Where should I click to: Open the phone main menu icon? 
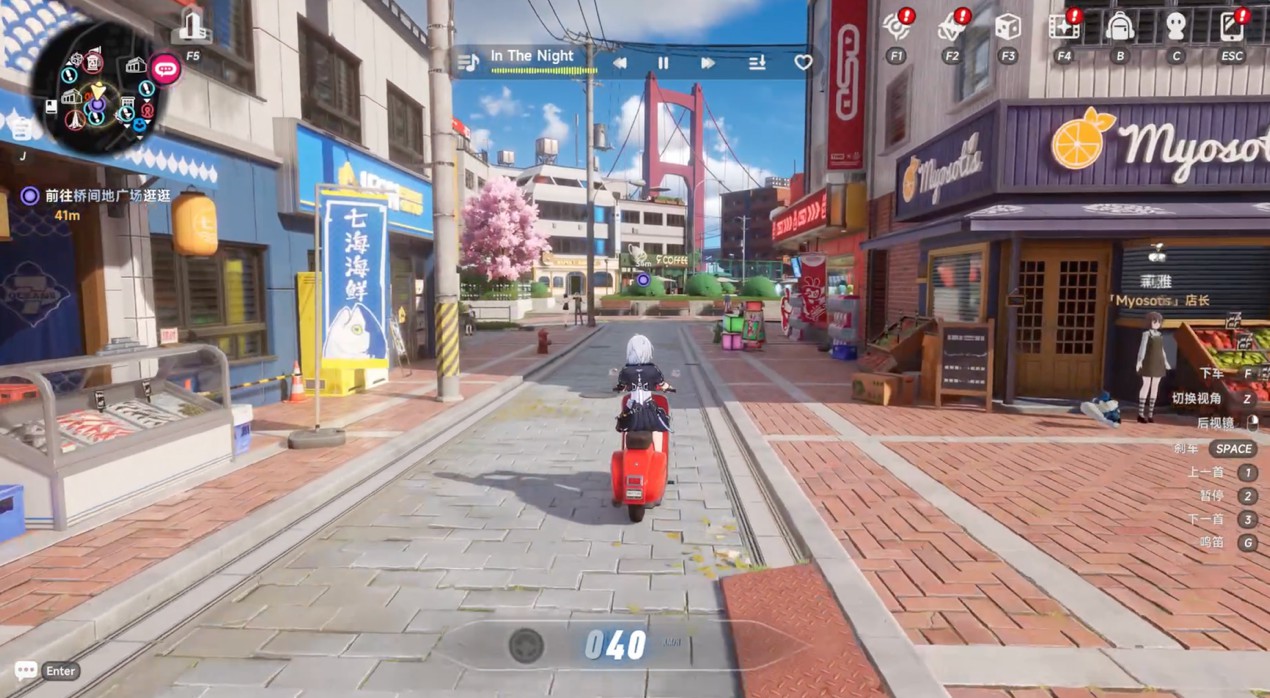(x=1231, y=27)
